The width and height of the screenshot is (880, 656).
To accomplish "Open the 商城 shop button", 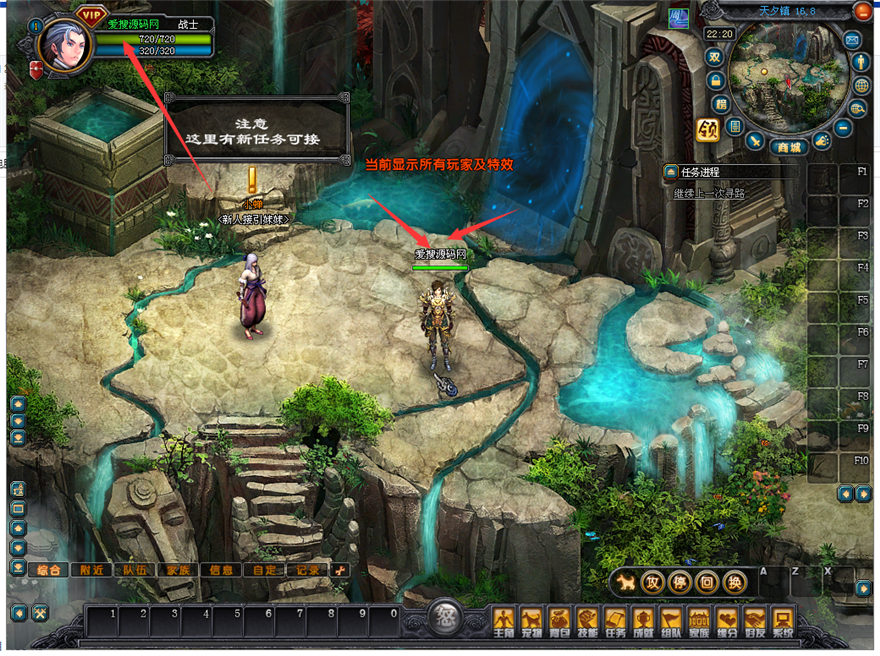I will 791,147.
